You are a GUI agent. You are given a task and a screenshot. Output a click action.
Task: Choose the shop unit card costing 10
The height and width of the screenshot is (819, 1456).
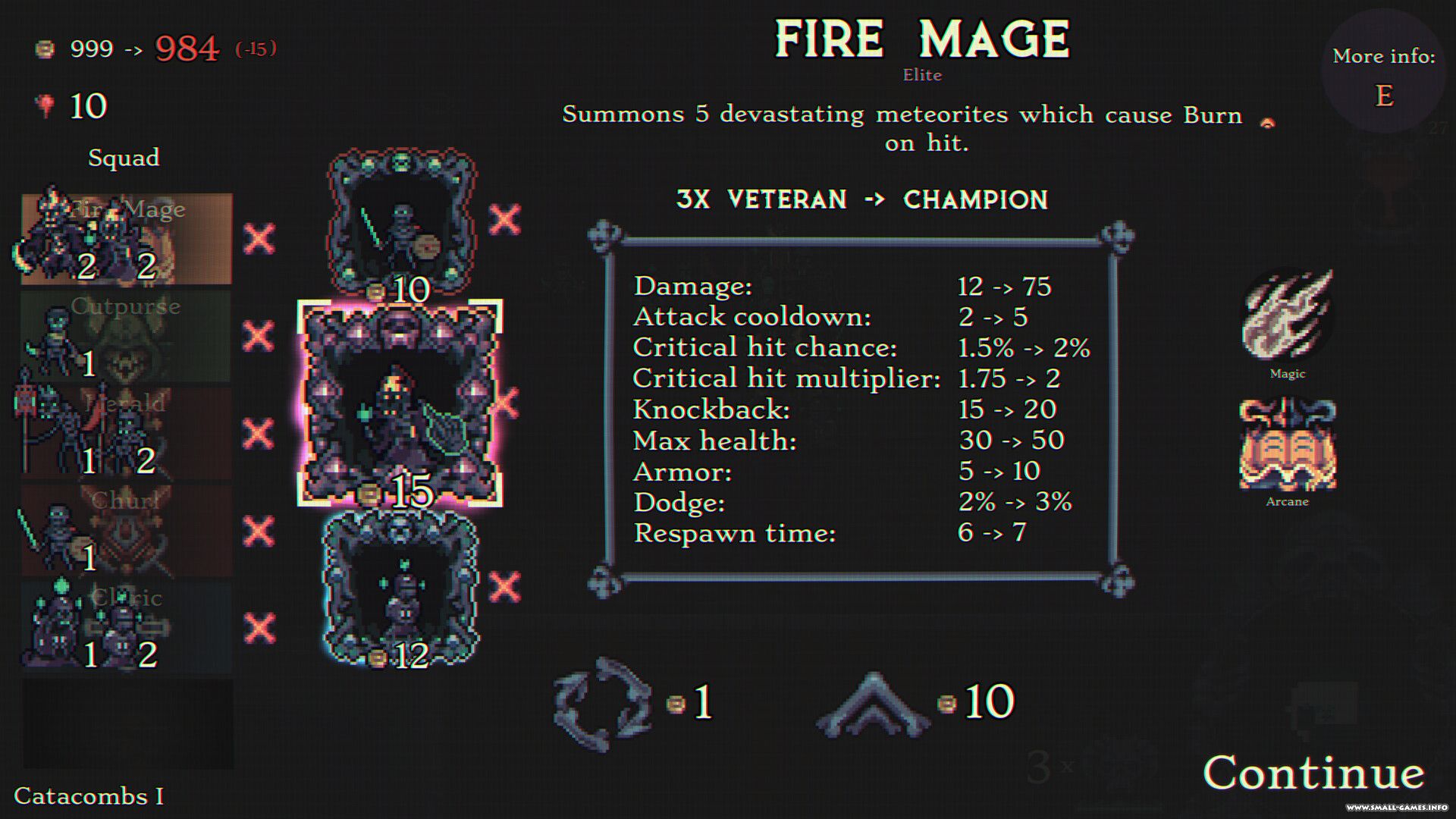[x=402, y=222]
